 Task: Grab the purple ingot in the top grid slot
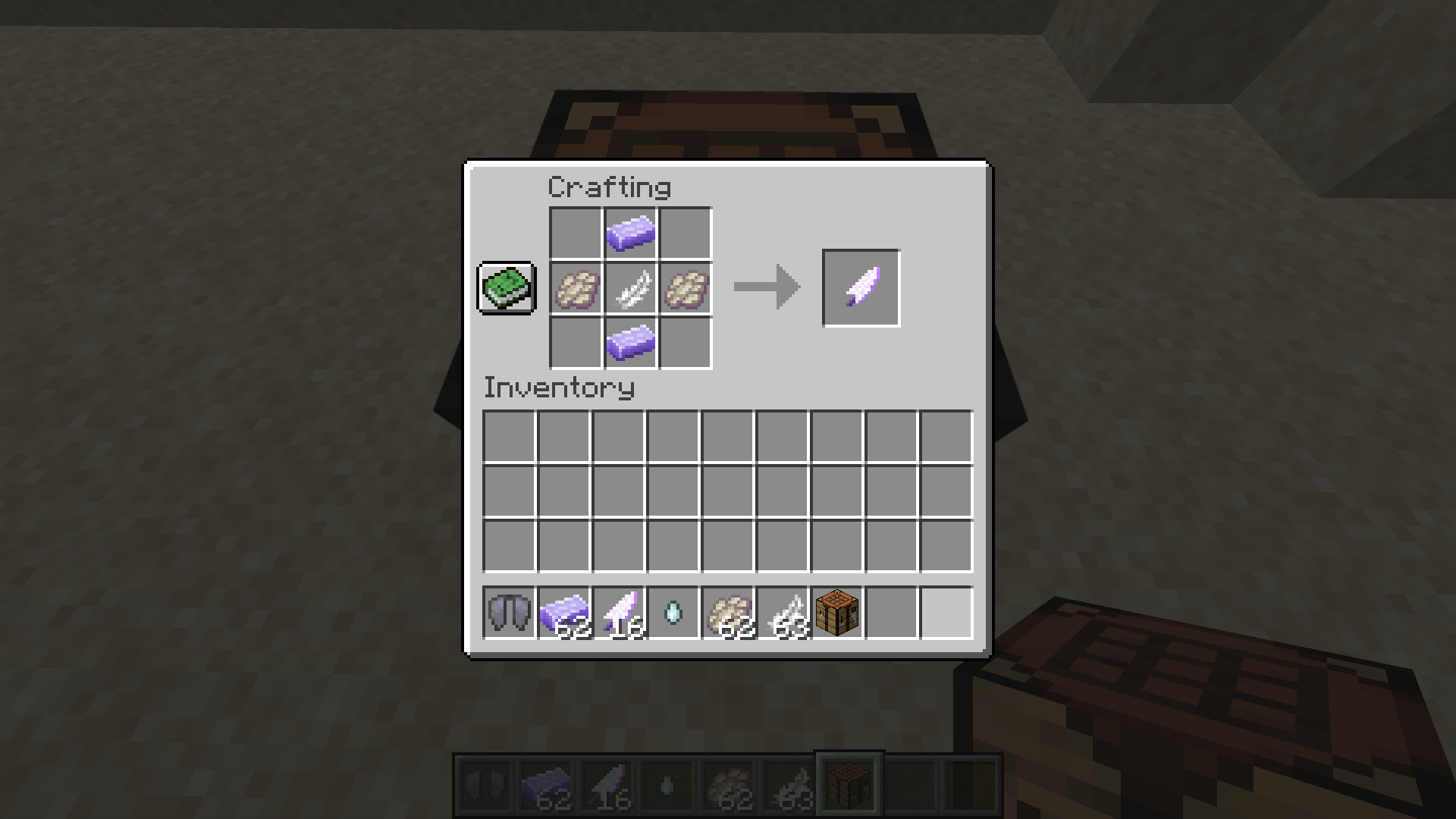[x=631, y=233]
